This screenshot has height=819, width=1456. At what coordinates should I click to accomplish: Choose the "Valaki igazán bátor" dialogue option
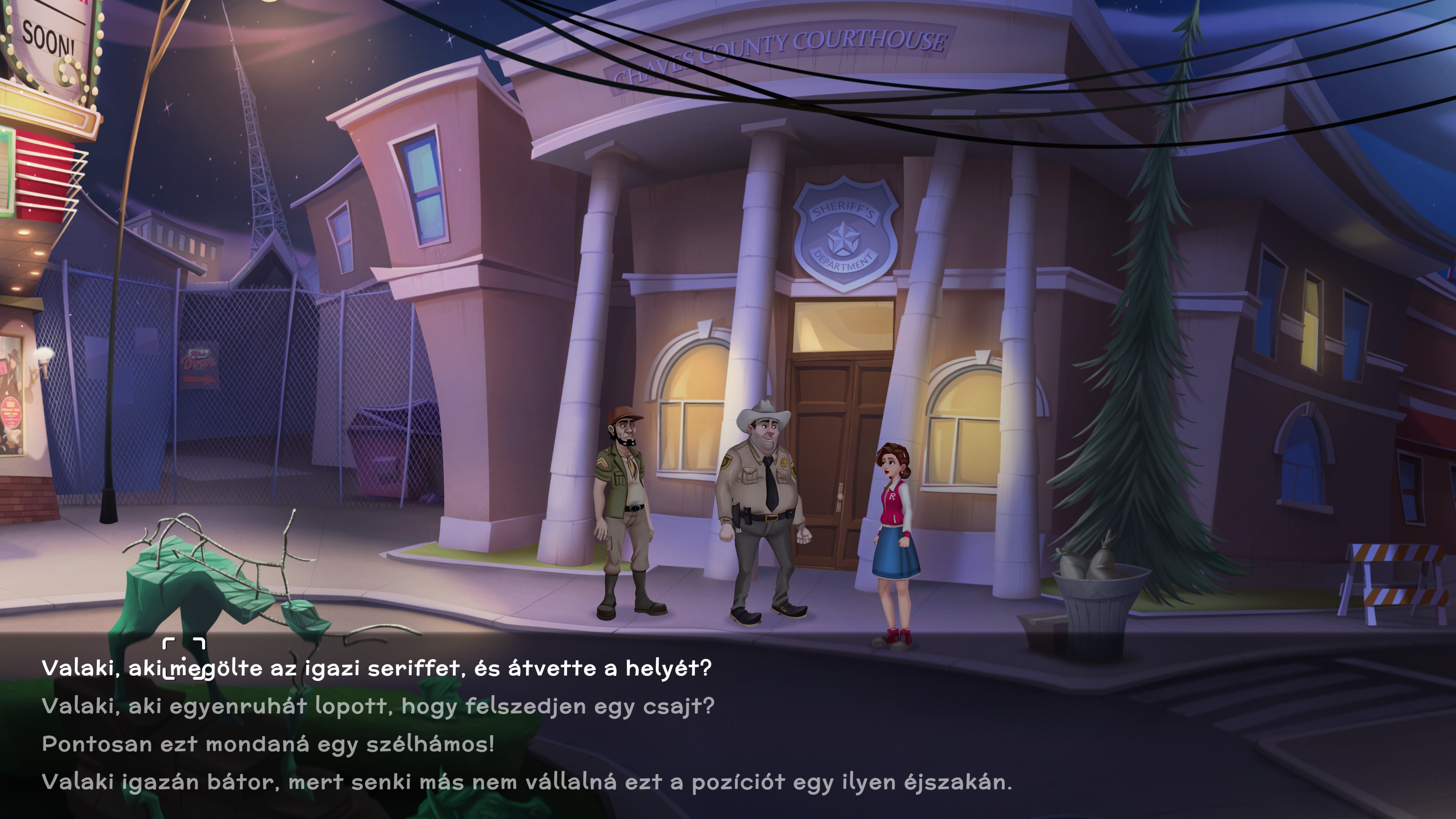coord(526,782)
